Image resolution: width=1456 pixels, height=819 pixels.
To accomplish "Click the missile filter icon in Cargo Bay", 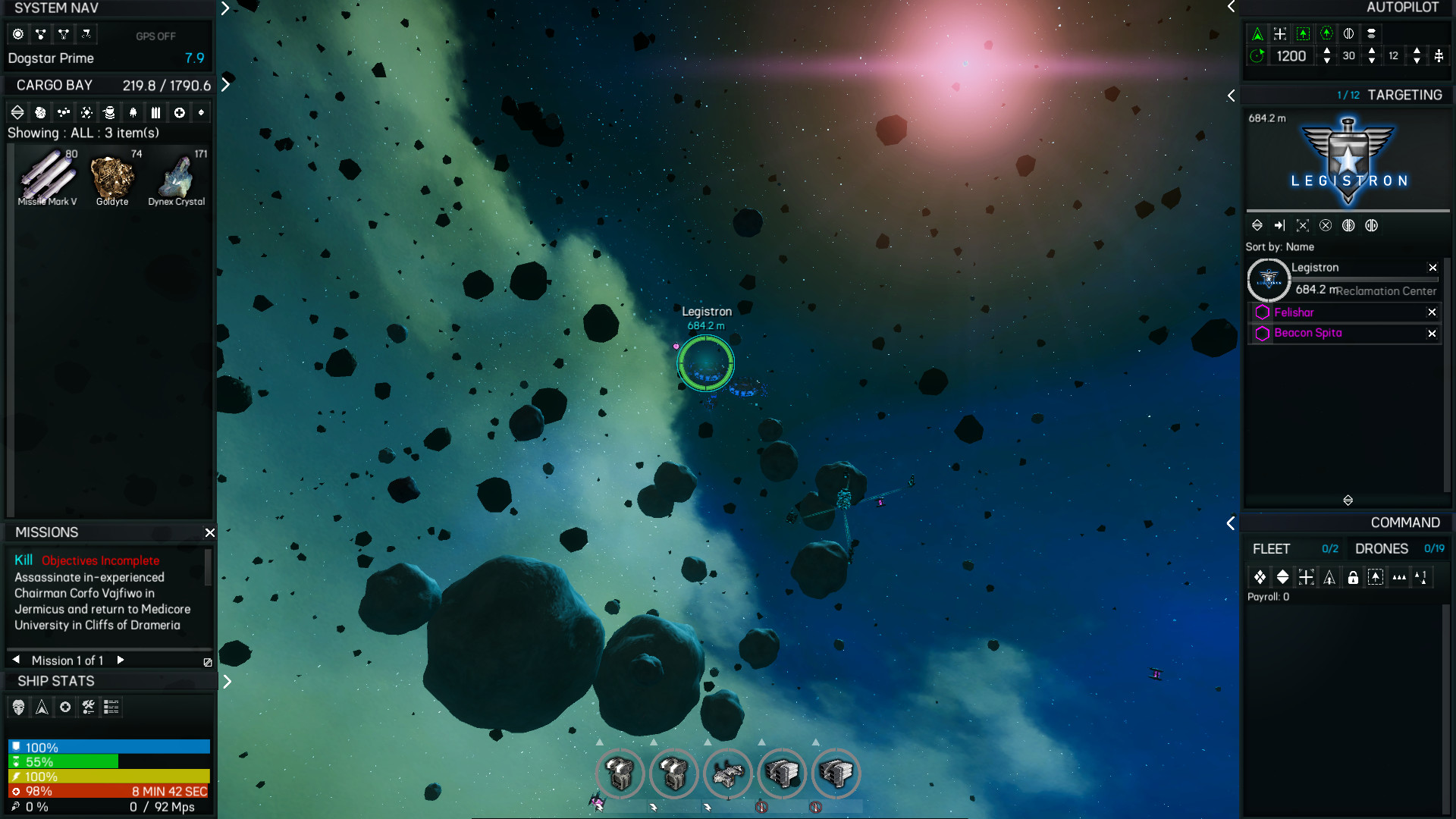I will (x=156, y=112).
